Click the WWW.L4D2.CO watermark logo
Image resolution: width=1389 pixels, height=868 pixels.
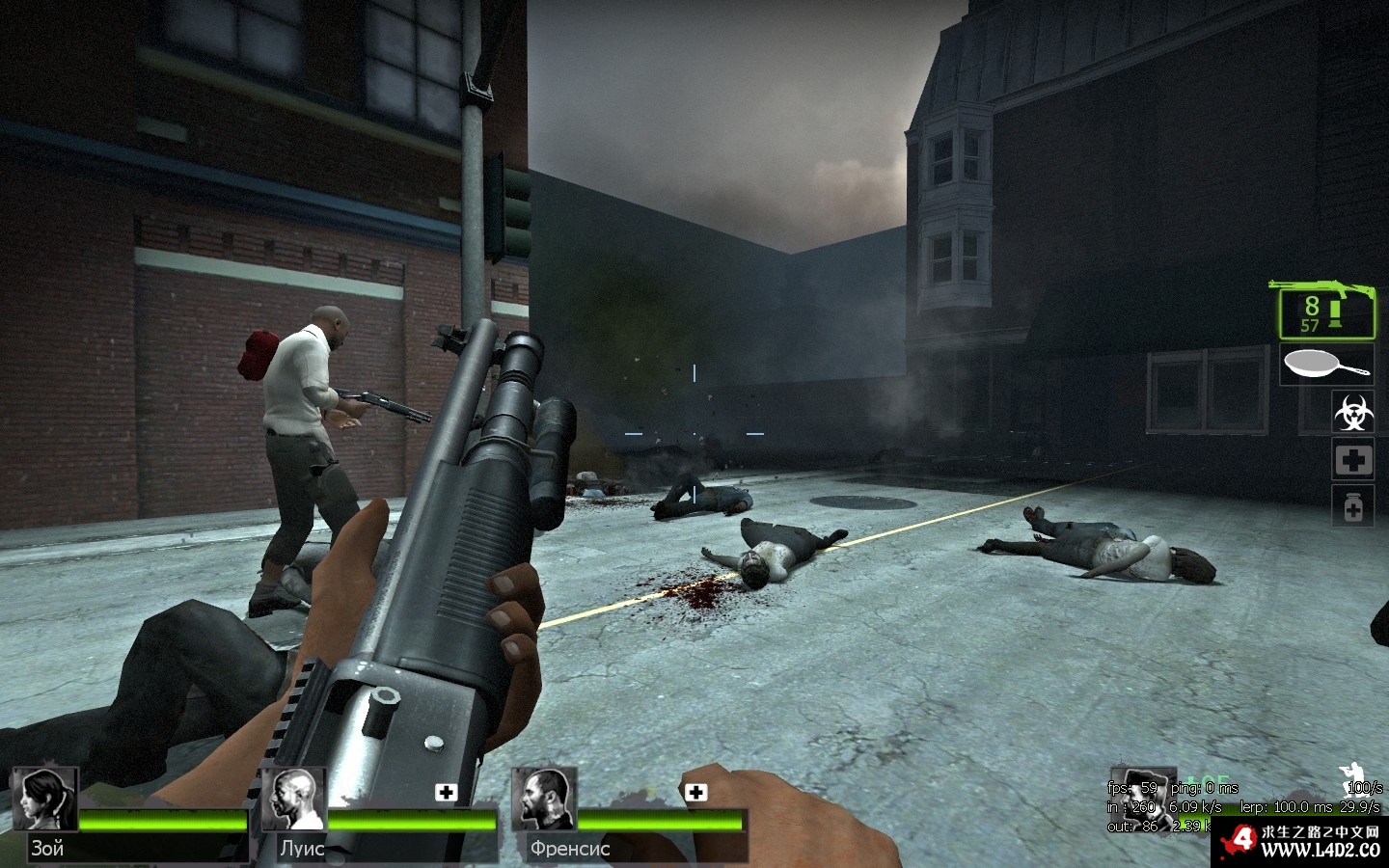[1301, 842]
